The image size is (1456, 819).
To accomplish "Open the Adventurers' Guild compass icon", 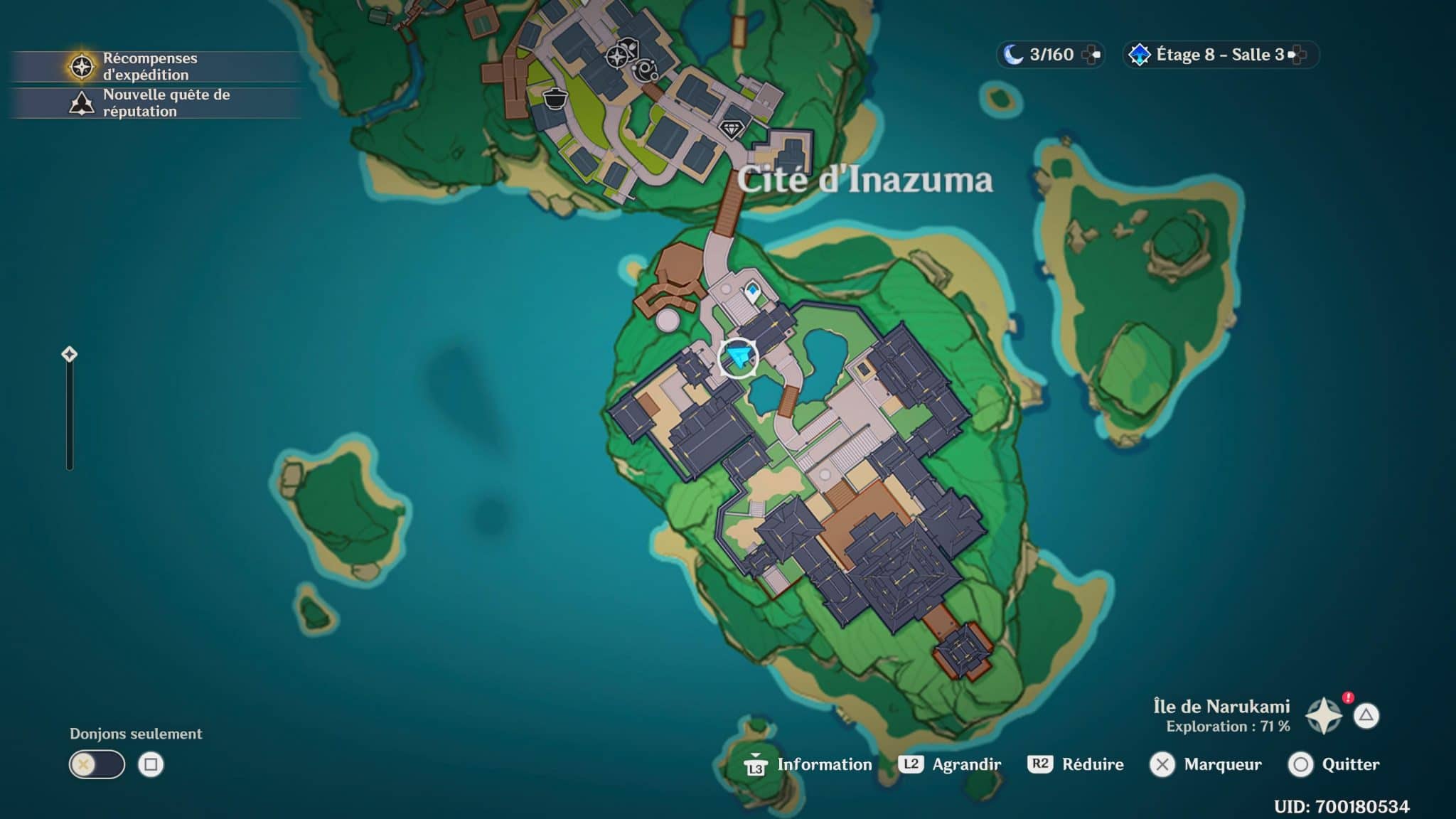I will pos(618,56).
